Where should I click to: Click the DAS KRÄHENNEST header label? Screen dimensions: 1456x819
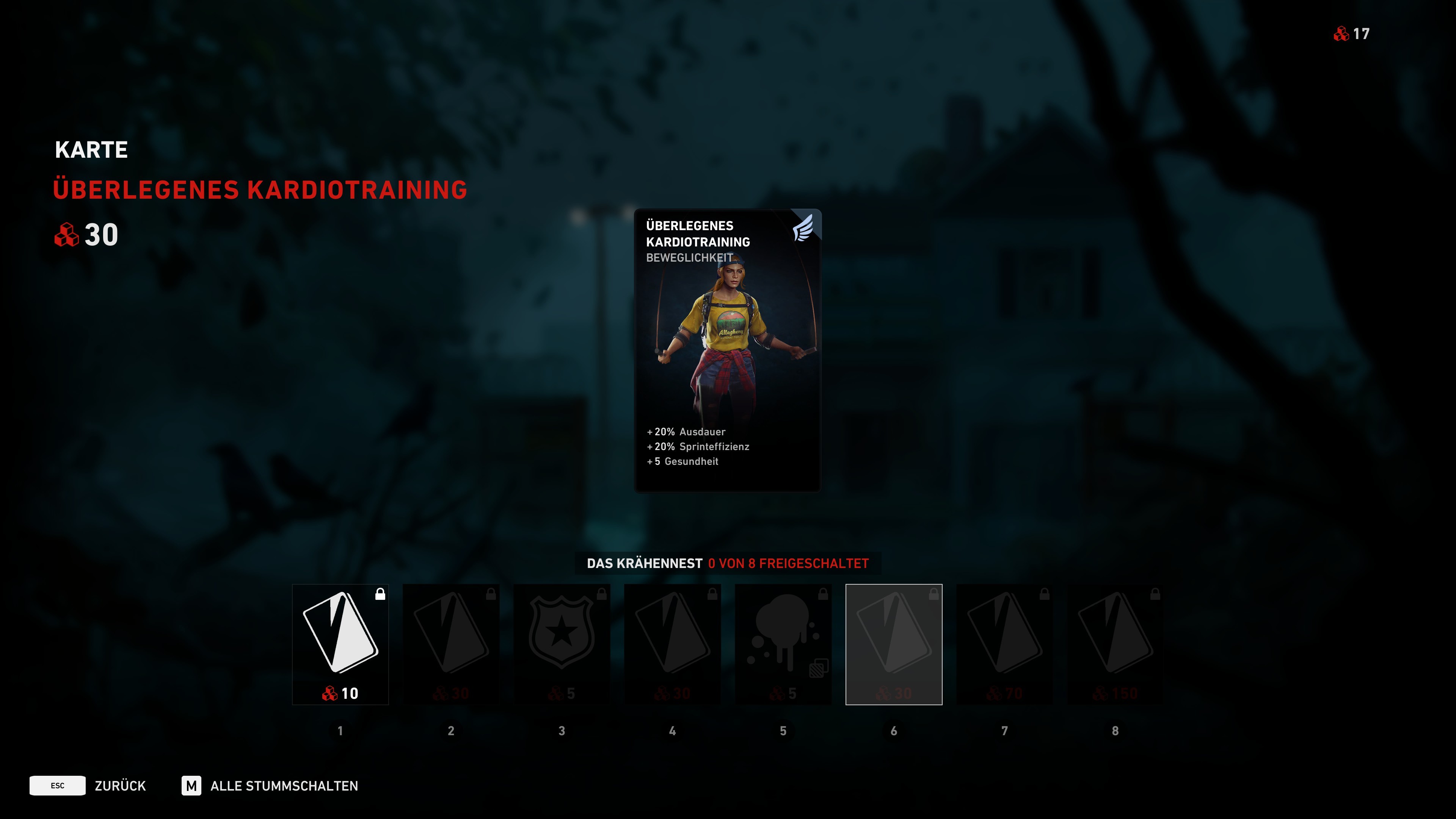[644, 563]
